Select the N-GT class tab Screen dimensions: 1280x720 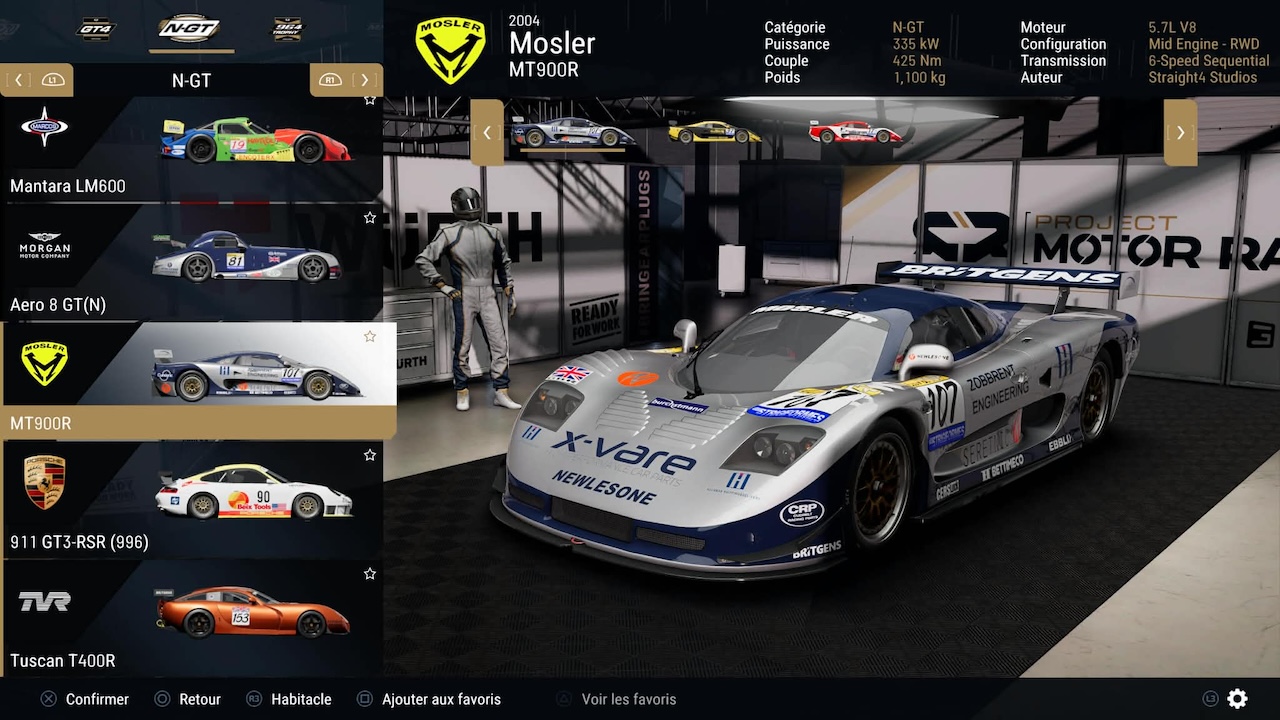[x=189, y=28]
